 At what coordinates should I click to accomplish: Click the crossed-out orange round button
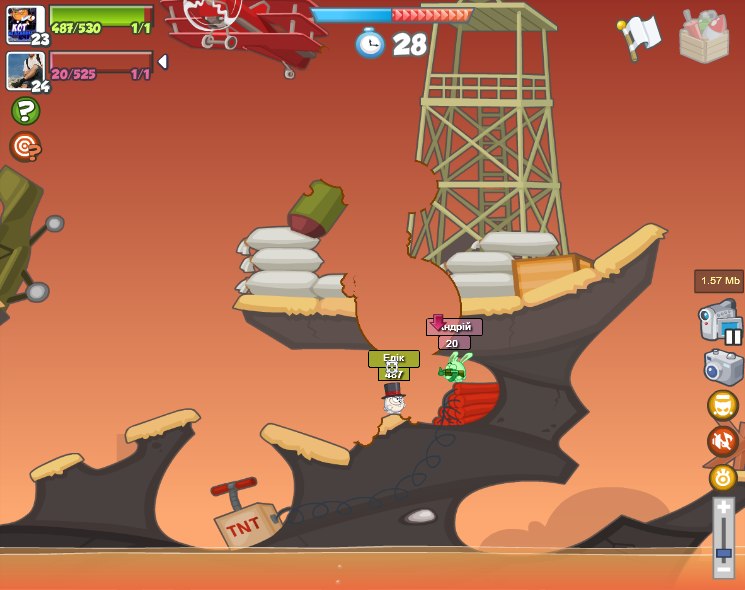[722, 441]
